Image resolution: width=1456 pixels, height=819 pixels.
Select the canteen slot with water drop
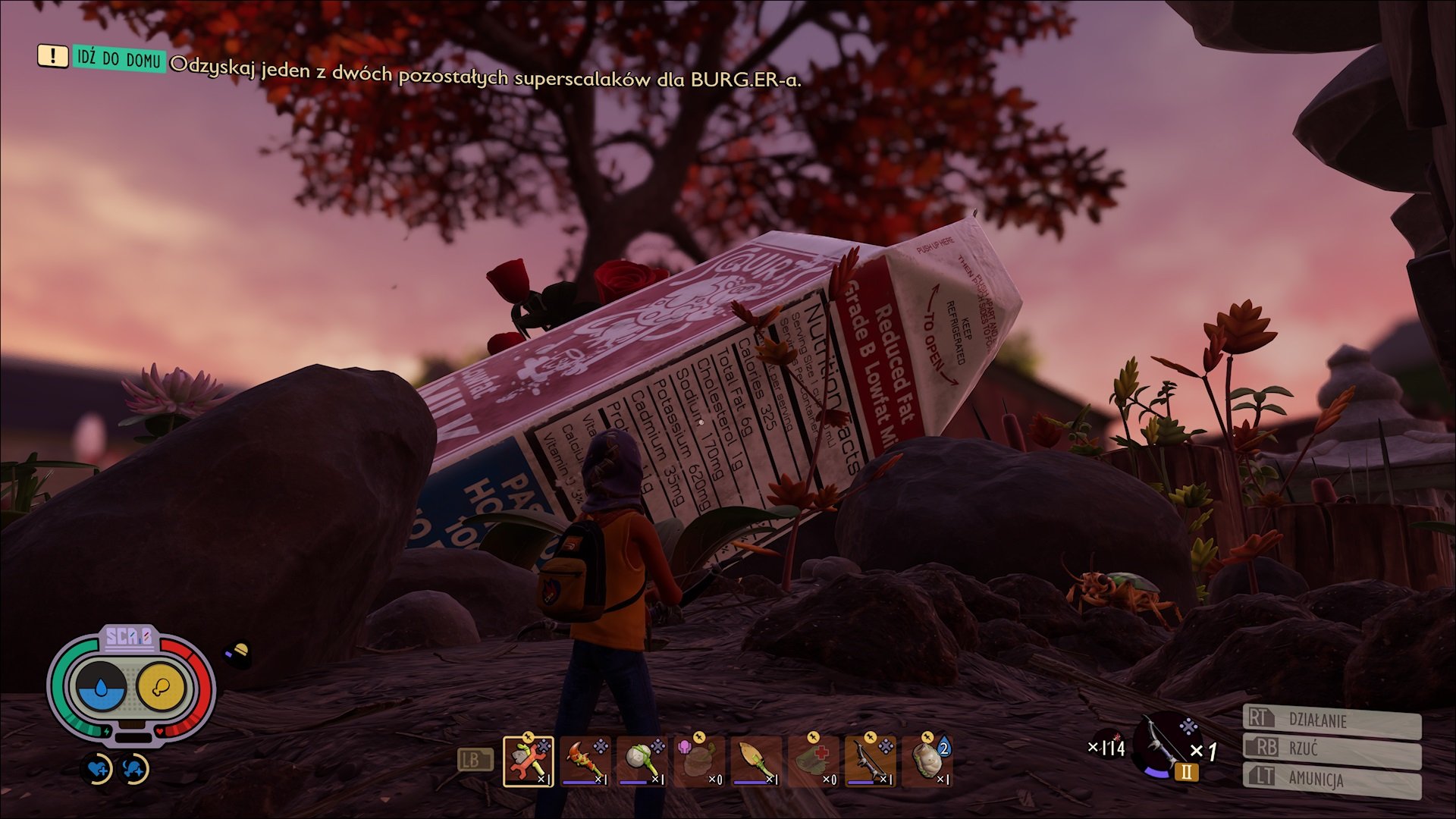(927, 761)
